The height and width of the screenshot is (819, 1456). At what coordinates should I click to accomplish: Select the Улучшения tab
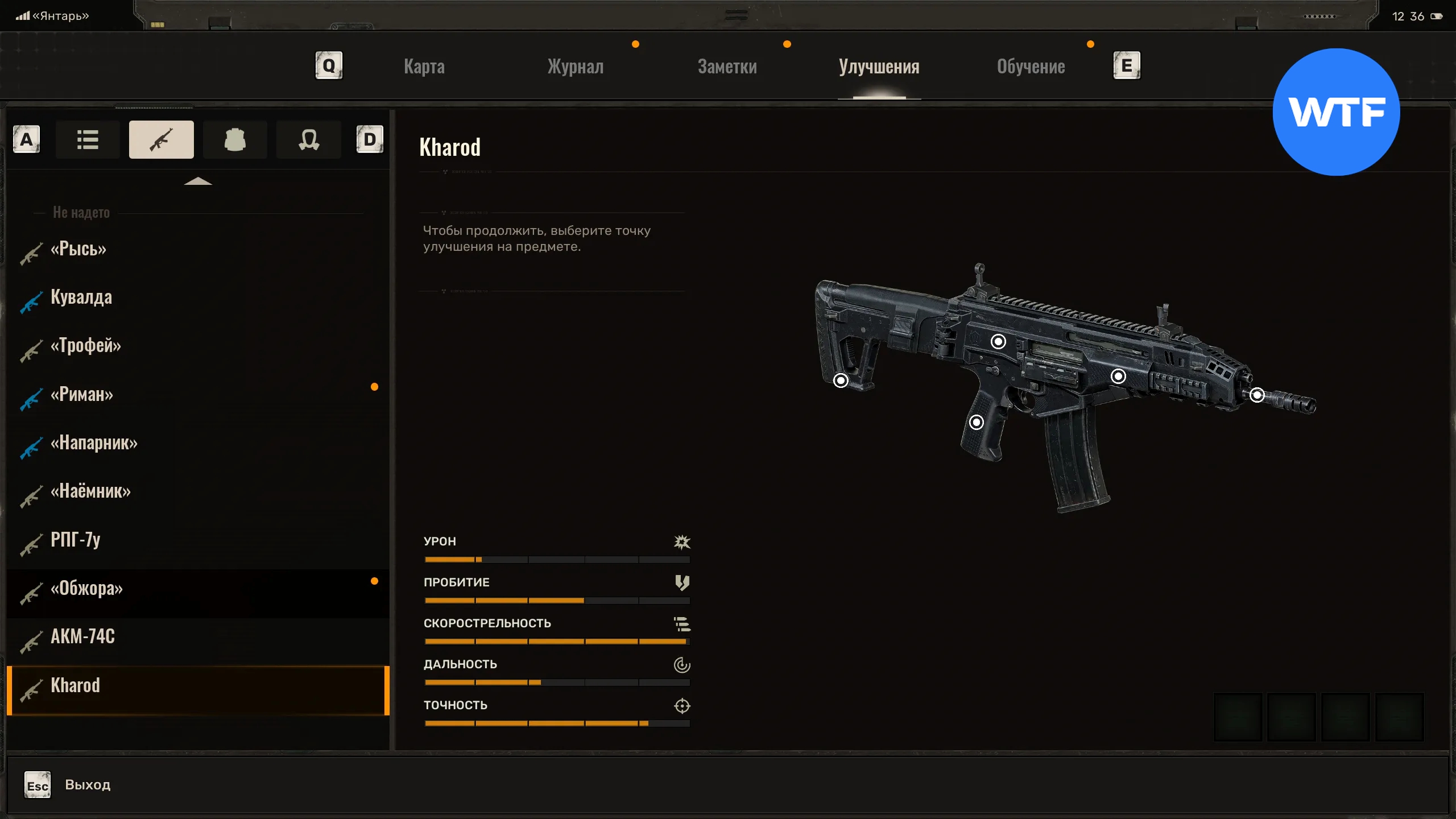point(879,67)
